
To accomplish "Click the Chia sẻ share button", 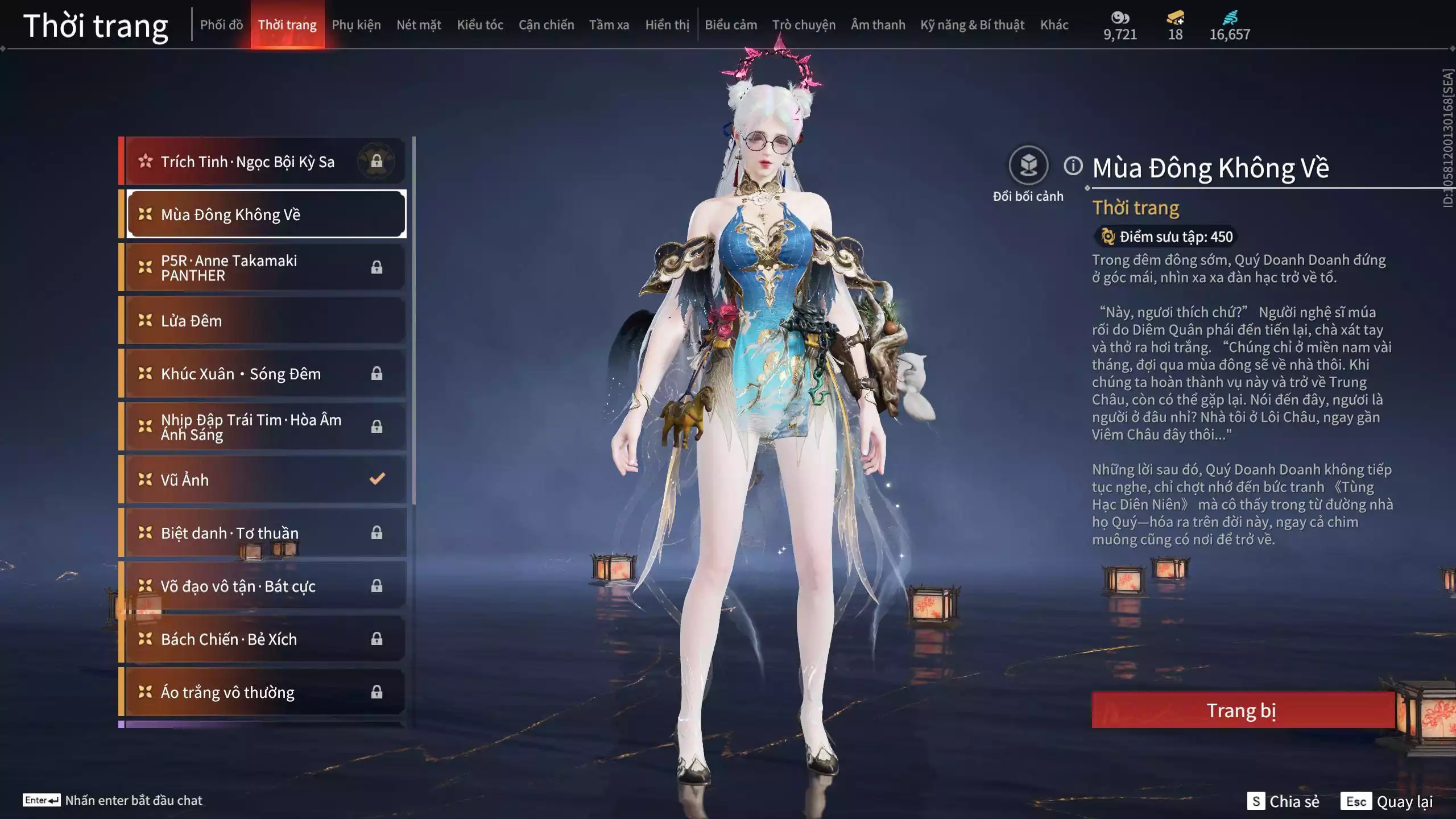I will click(x=1283, y=801).
